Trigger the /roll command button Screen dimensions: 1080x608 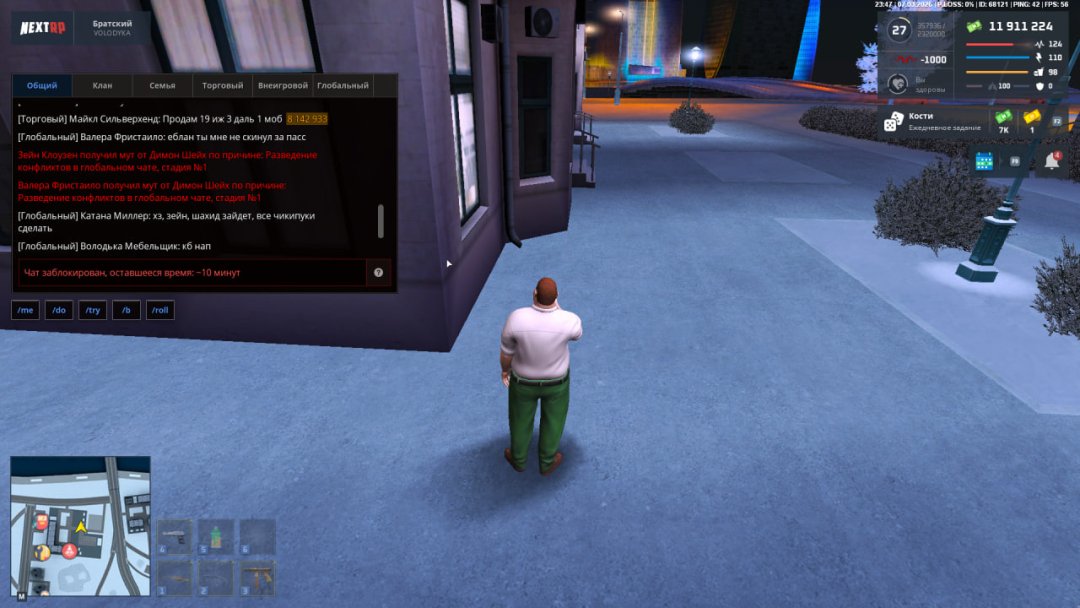click(x=160, y=311)
